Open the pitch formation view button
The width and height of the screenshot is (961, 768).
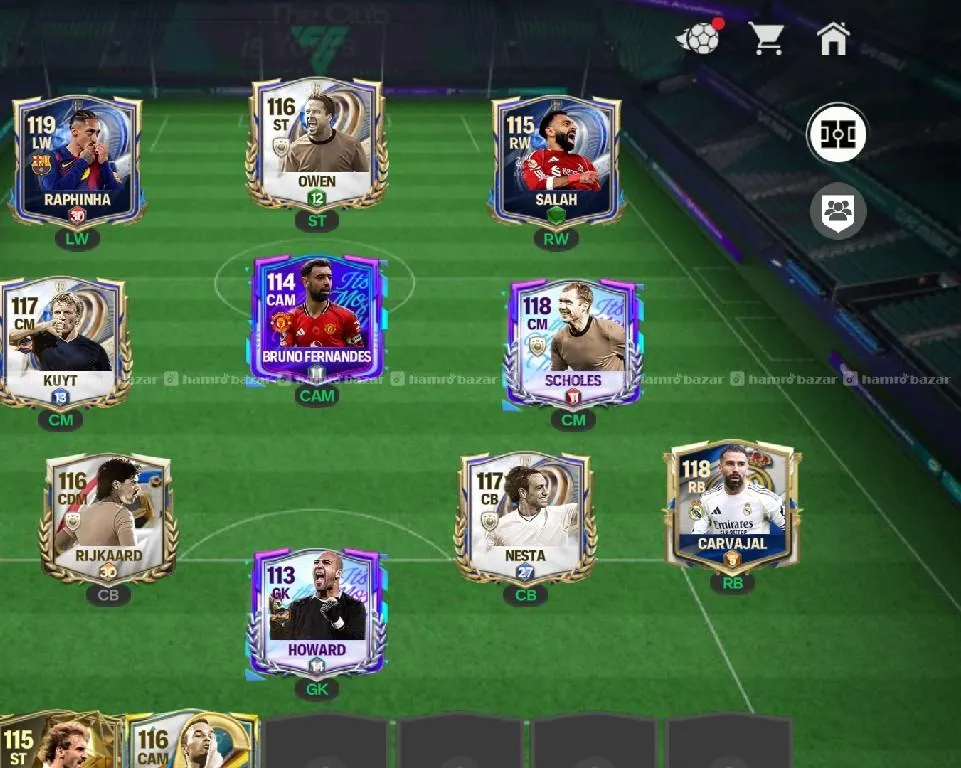[x=837, y=134]
